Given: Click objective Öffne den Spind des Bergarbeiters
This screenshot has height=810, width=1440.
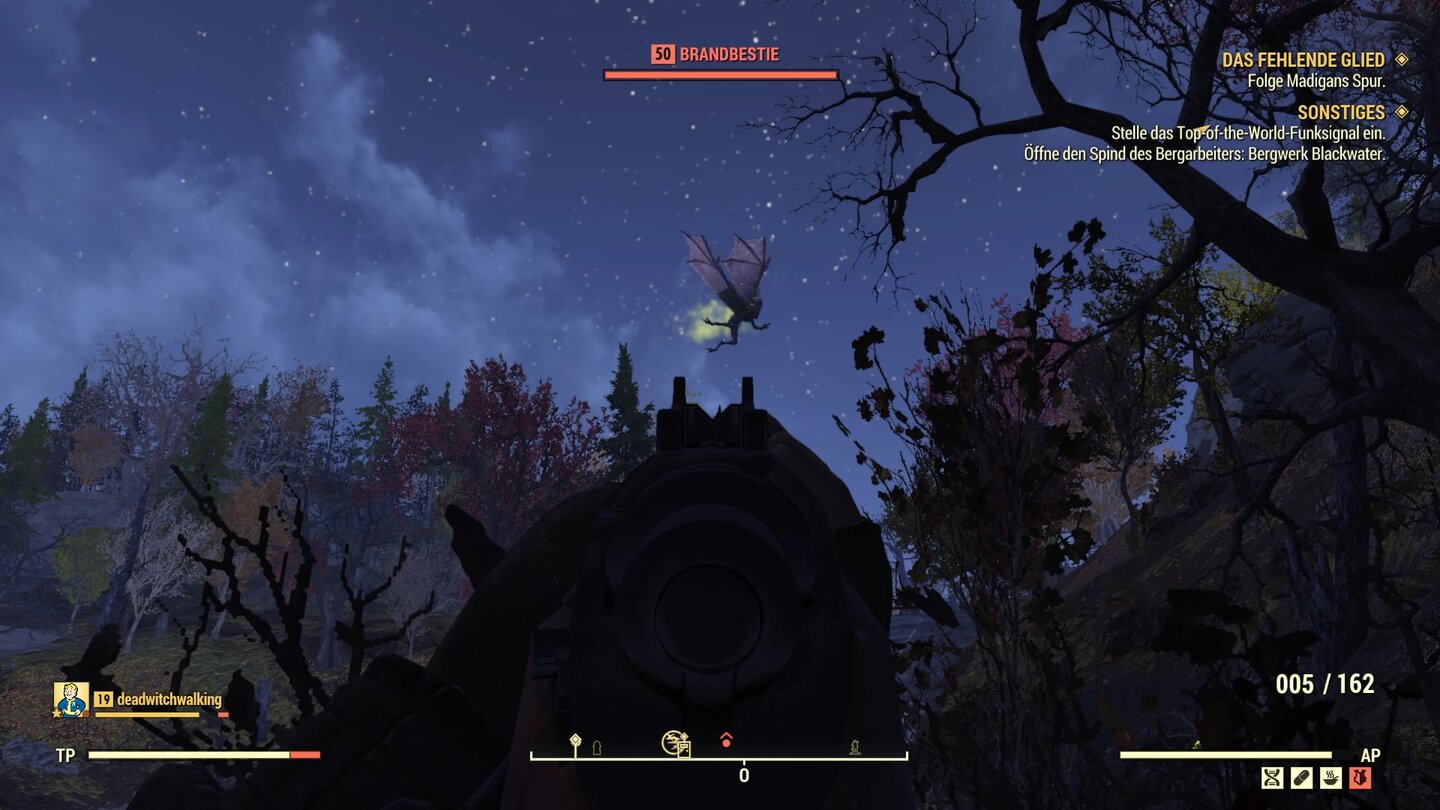Looking at the screenshot, I should [x=1204, y=155].
